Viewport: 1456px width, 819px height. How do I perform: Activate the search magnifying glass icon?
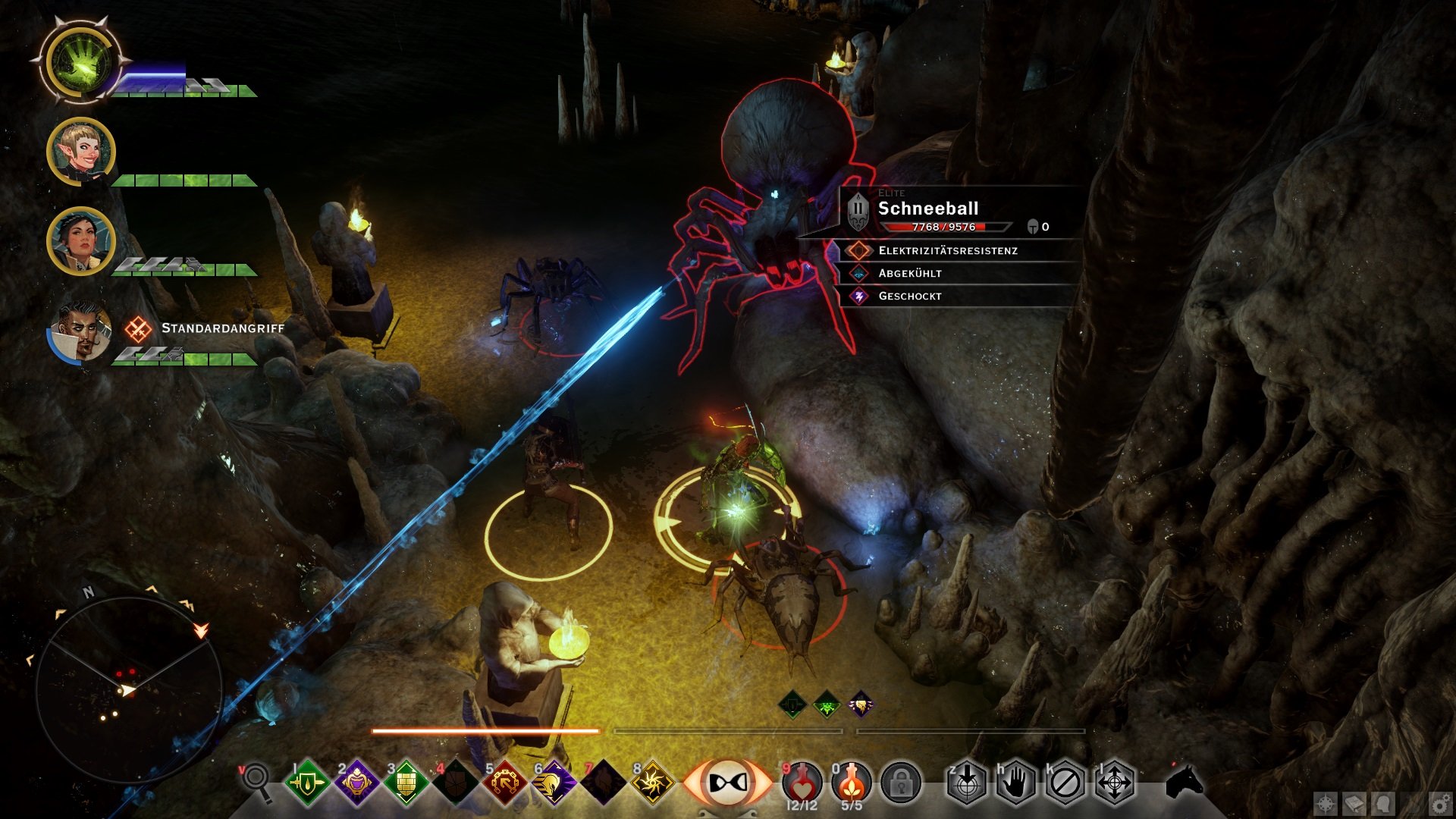click(256, 780)
